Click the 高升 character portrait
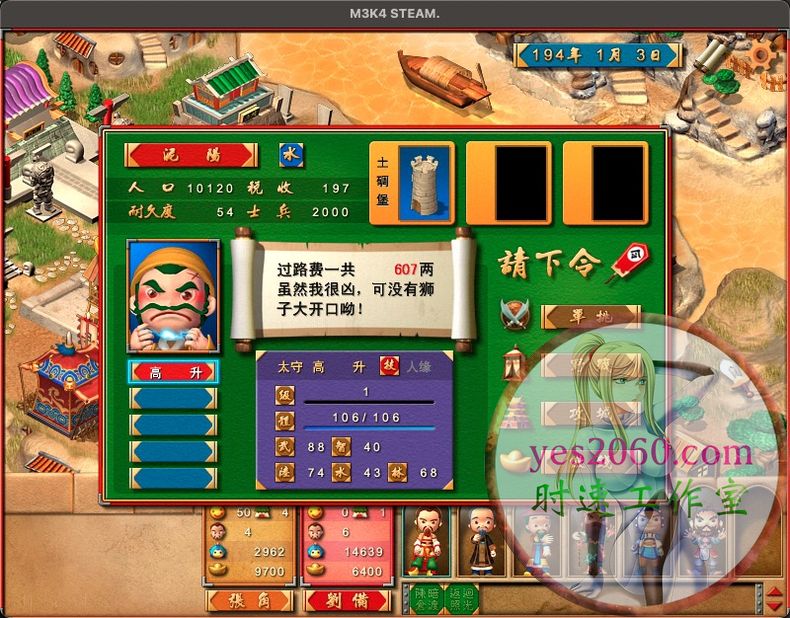The image size is (790, 618). (173, 295)
